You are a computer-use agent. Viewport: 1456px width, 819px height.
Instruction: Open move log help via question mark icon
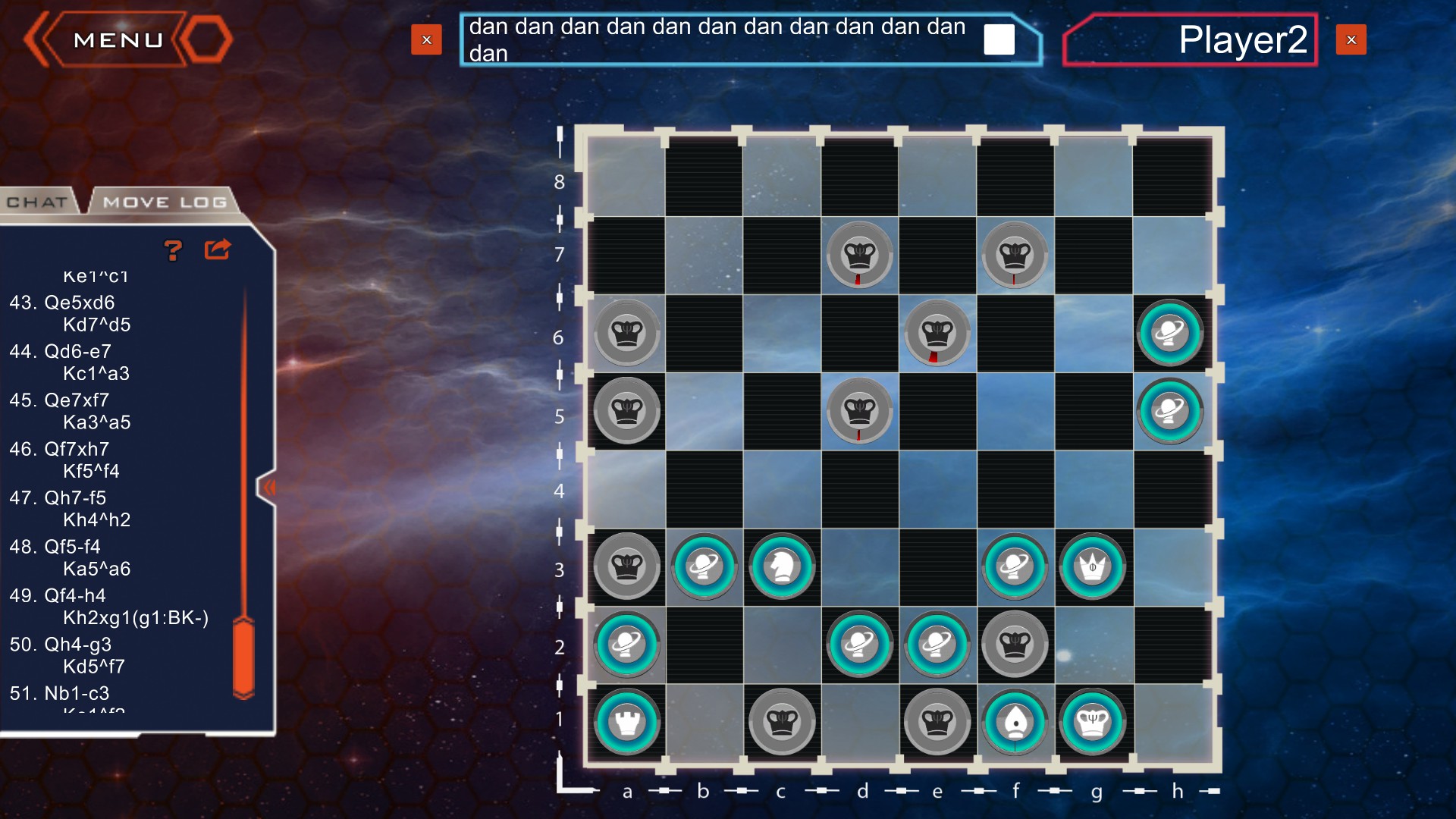174,249
